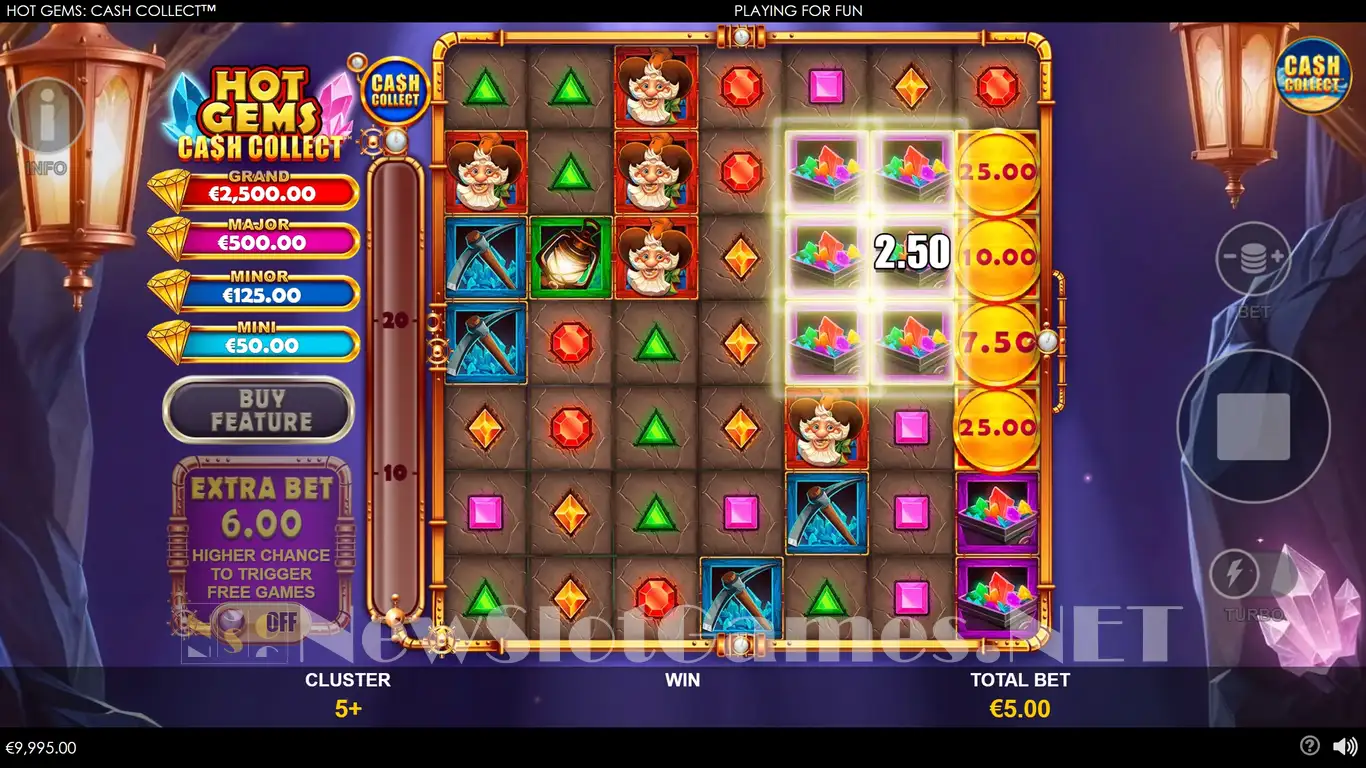Viewport: 1366px width, 768px height.
Task: Toggle Turbo mode
Action: point(1234,575)
